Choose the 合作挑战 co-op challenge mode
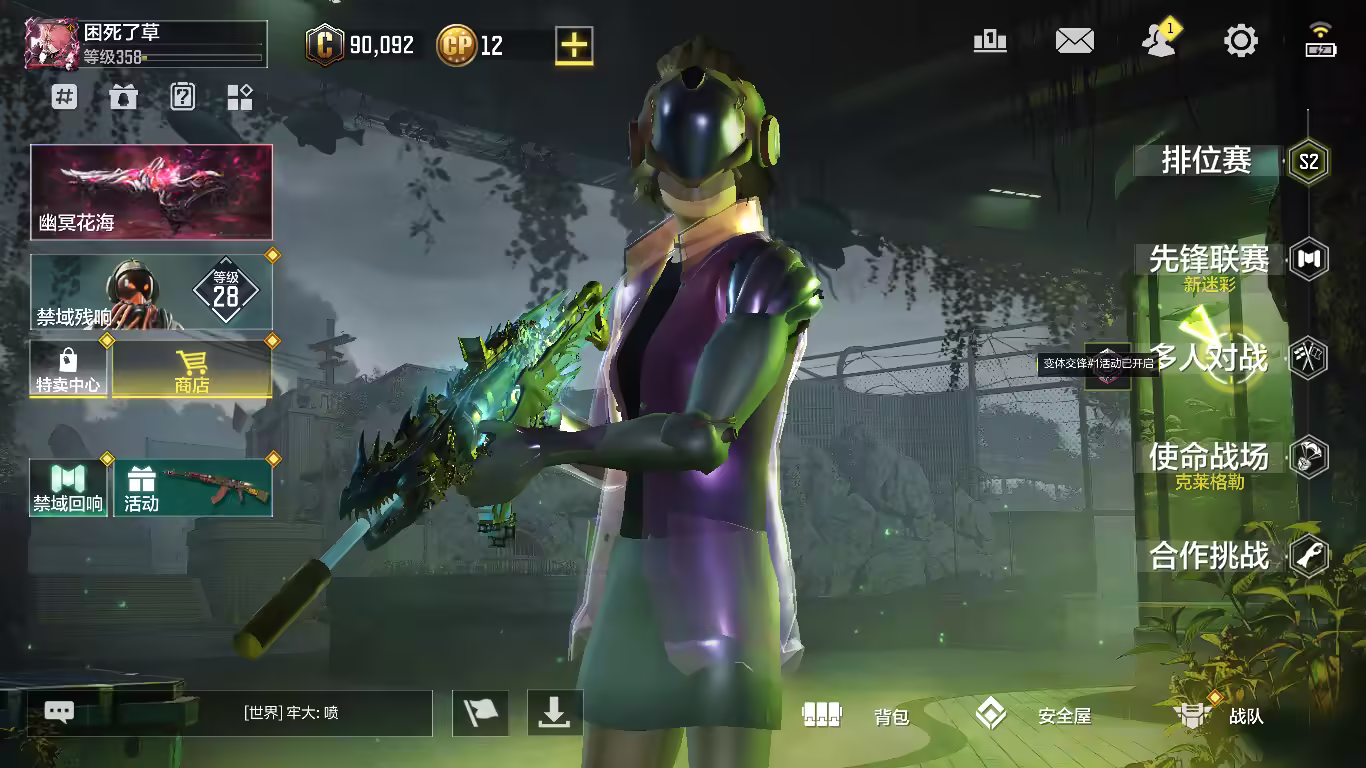 point(1210,556)
